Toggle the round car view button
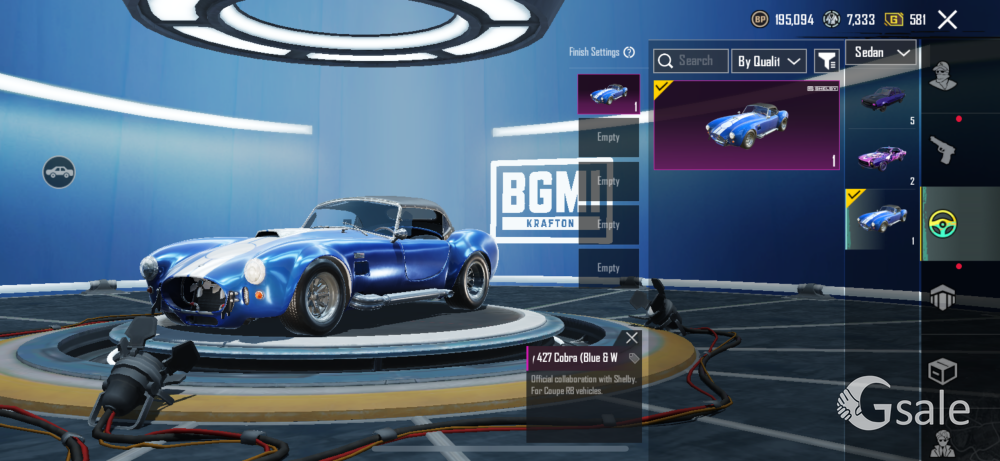This screenshot has height=461, width=1000. [x=59, y=172]
